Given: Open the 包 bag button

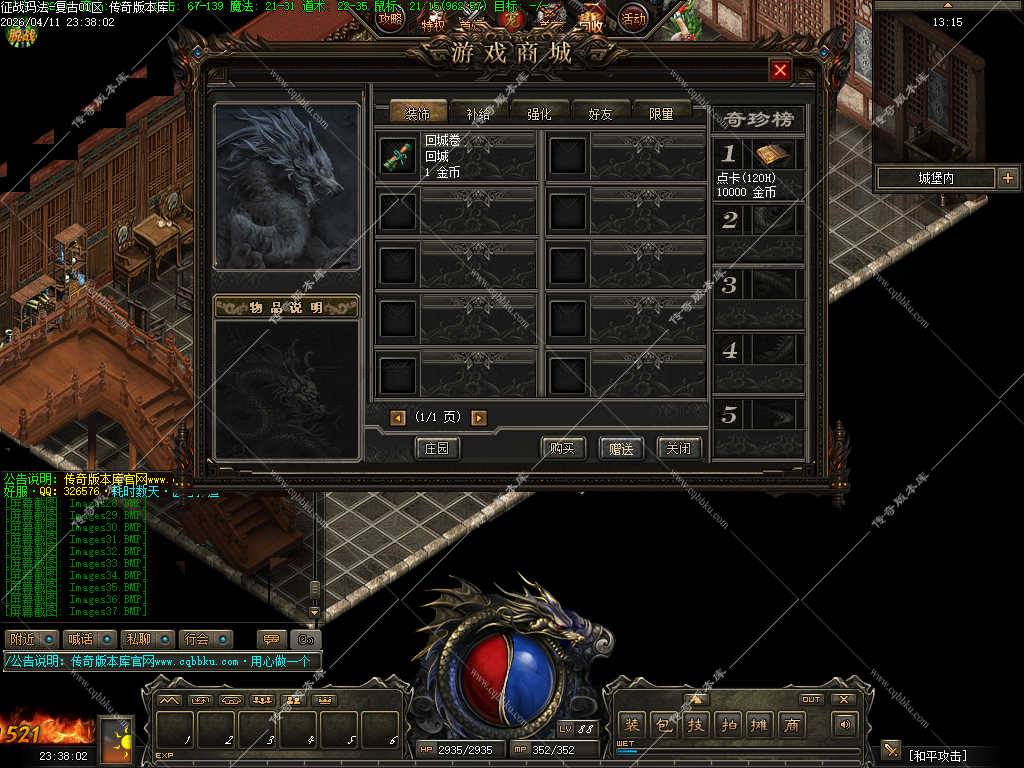Looking at the screenshot, I should pyautogui.click(x=663, y=725).
